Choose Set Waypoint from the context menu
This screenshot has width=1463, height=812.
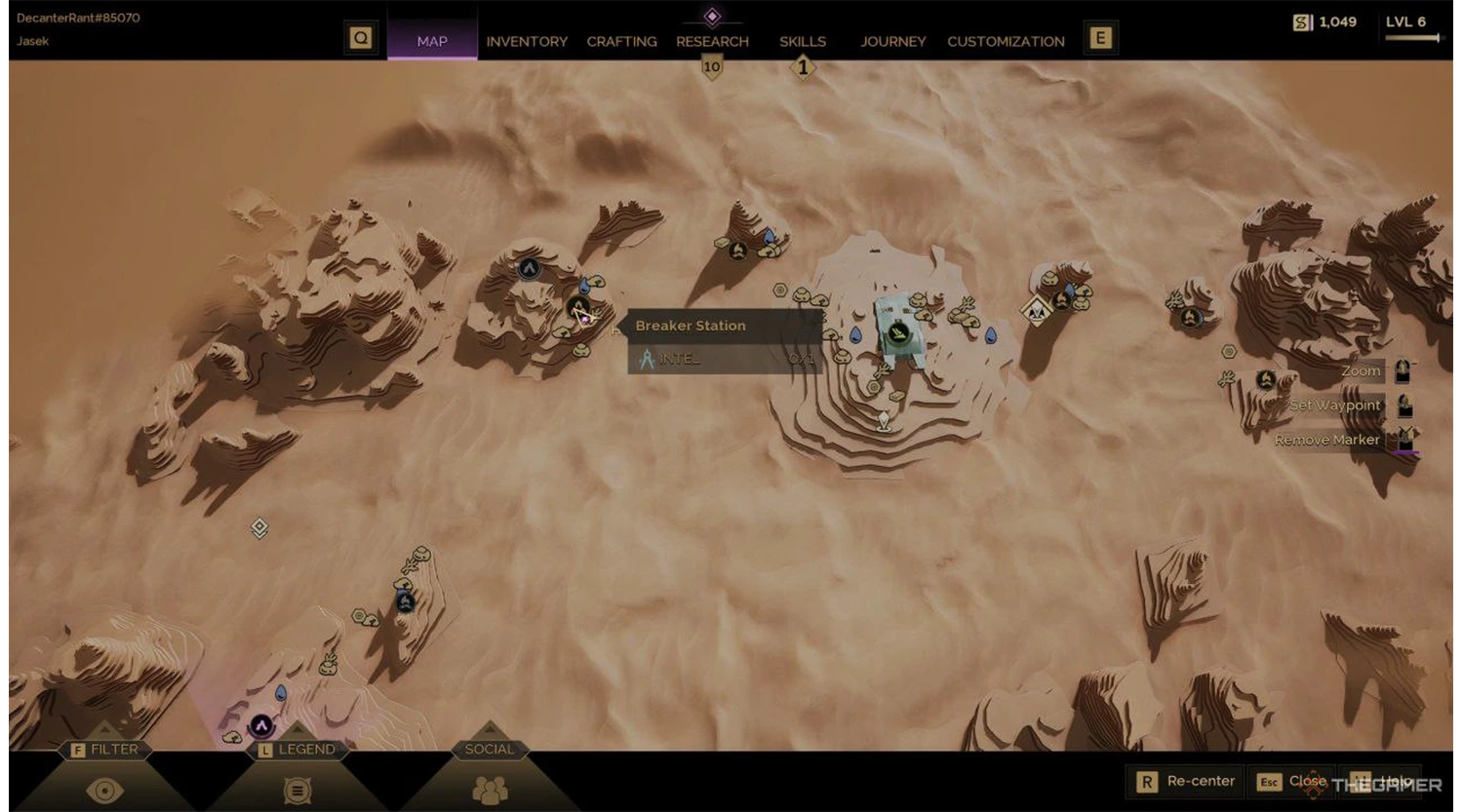coord(1336,405)
